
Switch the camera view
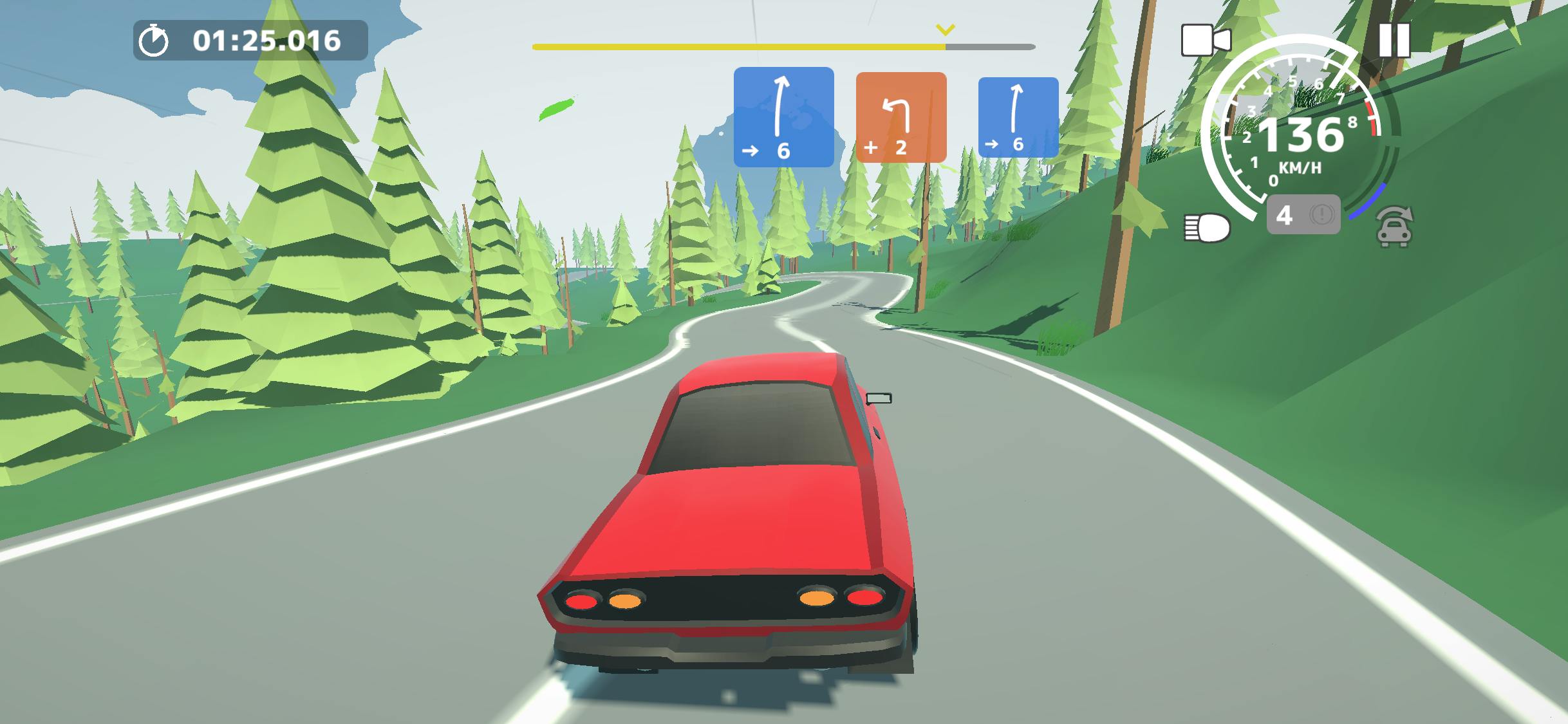[x=1206, y=41]
